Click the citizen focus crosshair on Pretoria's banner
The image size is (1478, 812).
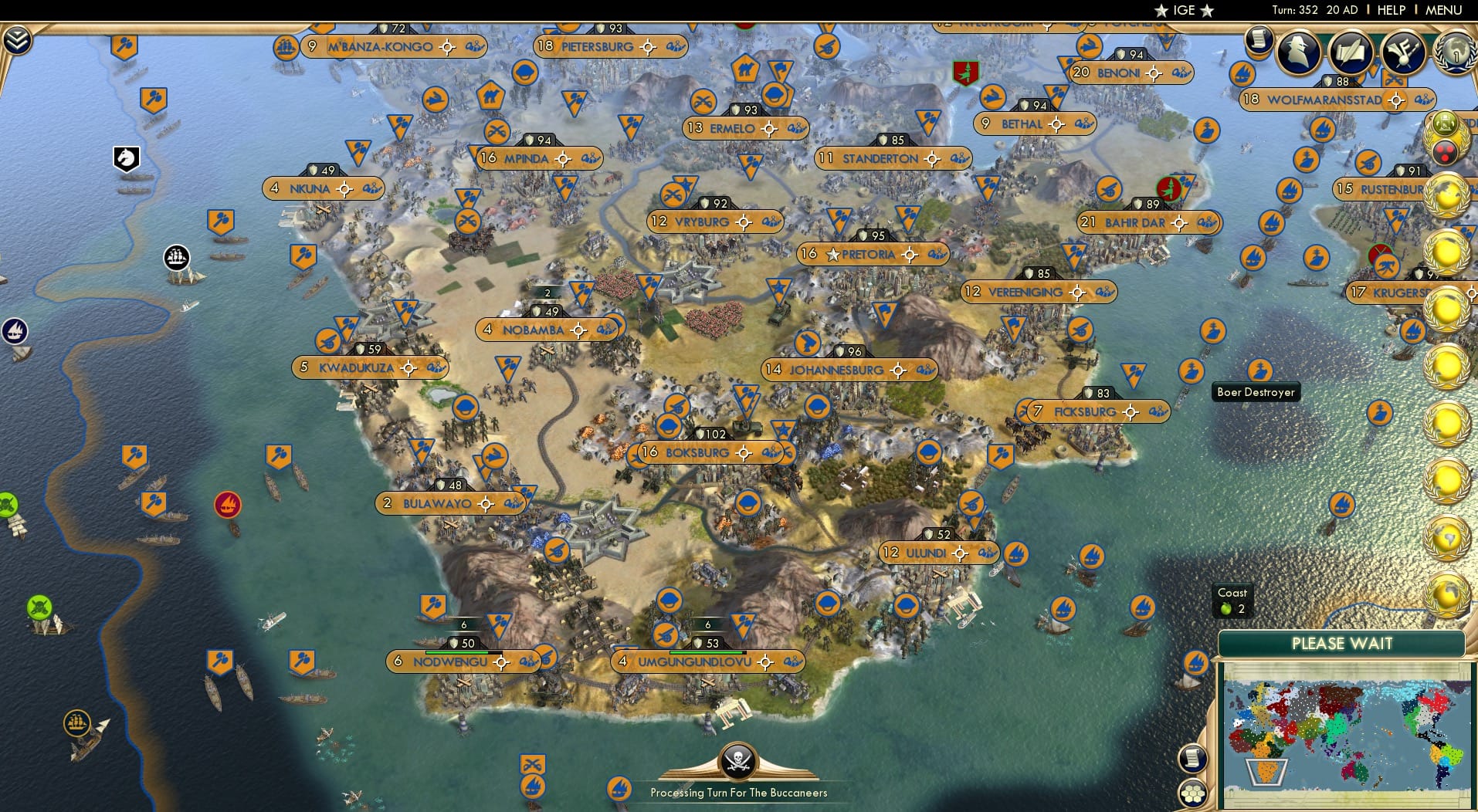pyautogui.click(x=911, y=255)
